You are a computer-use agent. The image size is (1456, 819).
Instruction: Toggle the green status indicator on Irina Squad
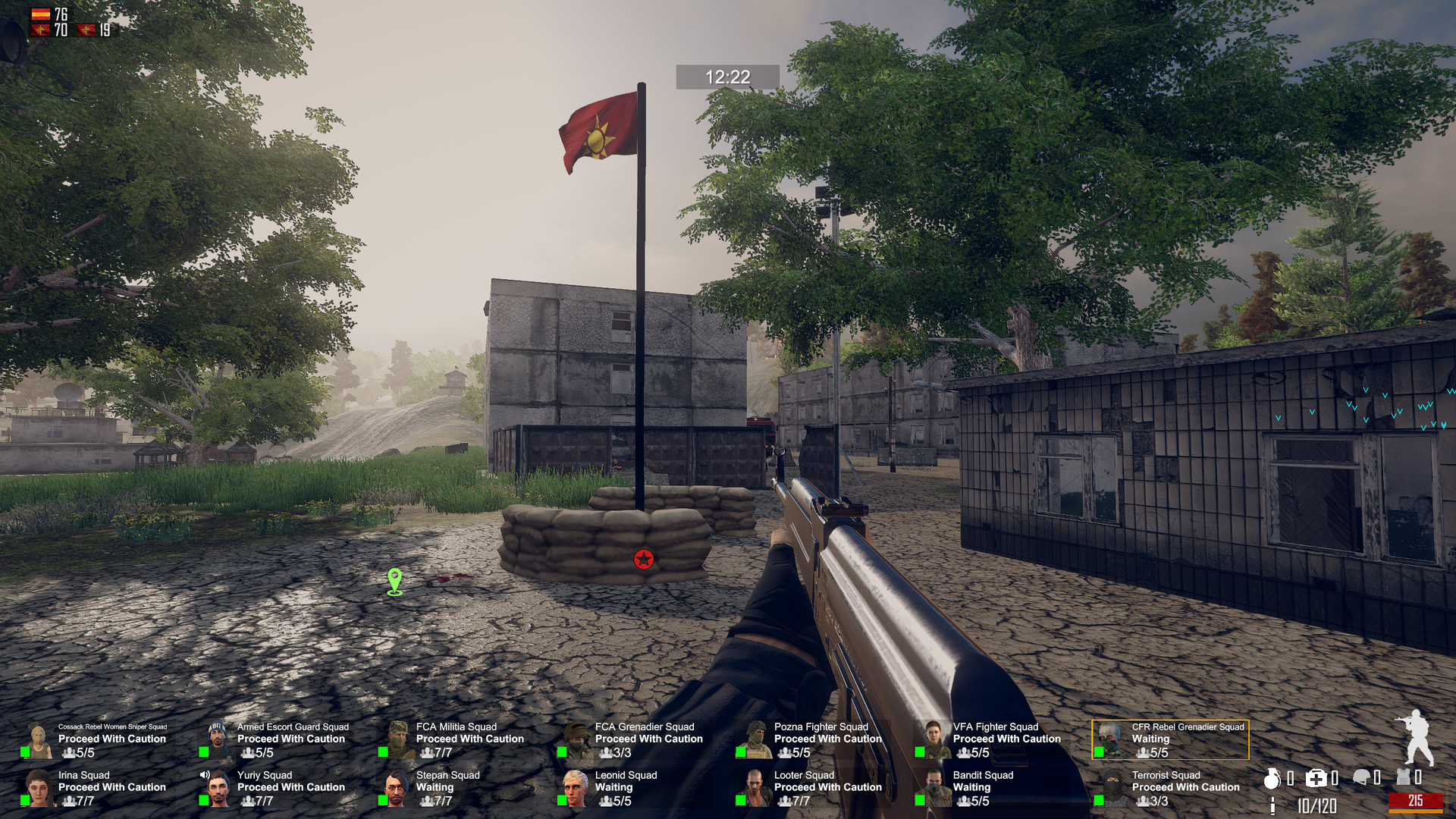point(25,800)
